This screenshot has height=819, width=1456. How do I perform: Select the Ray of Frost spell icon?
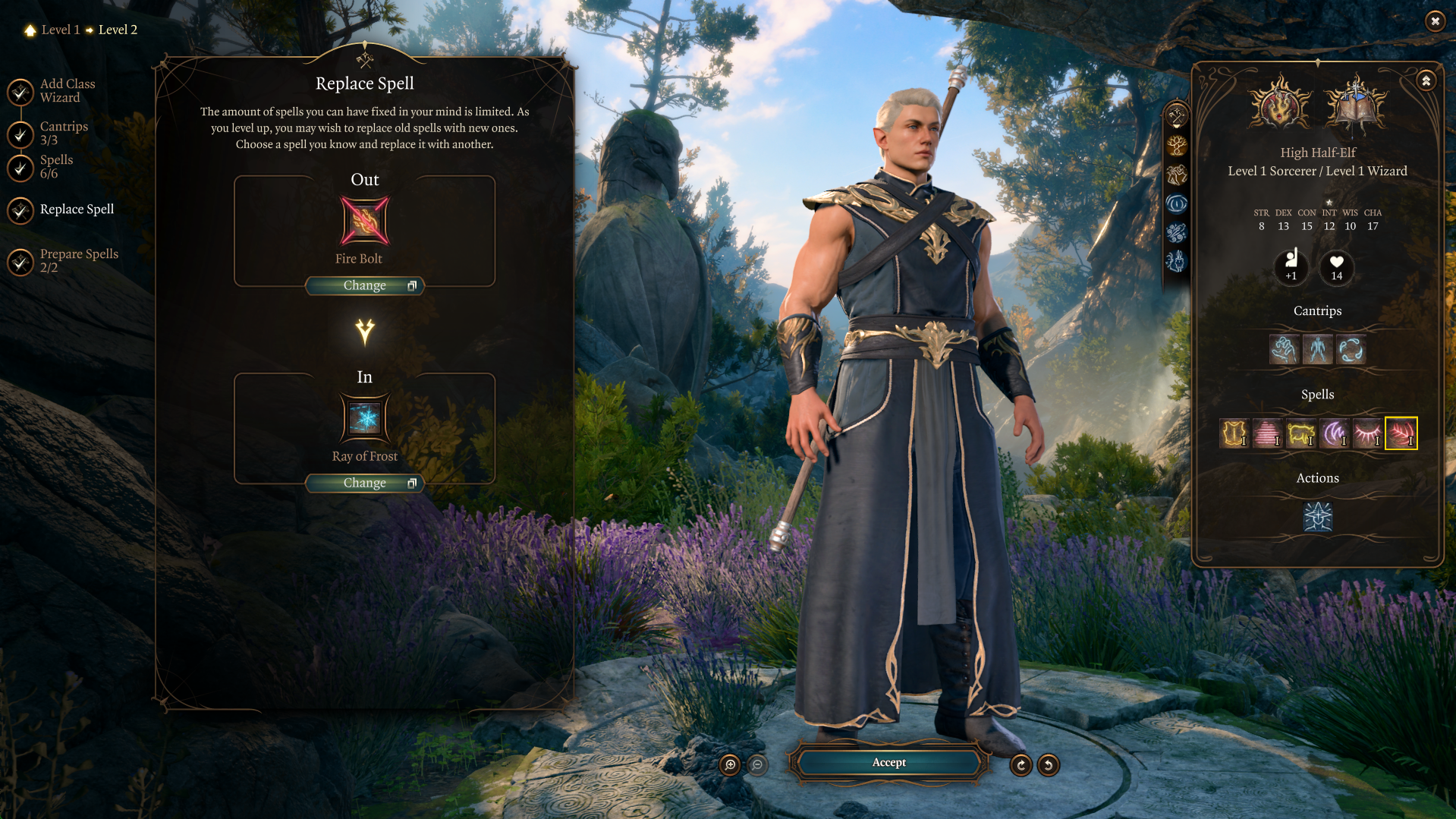tap(364, 418)
